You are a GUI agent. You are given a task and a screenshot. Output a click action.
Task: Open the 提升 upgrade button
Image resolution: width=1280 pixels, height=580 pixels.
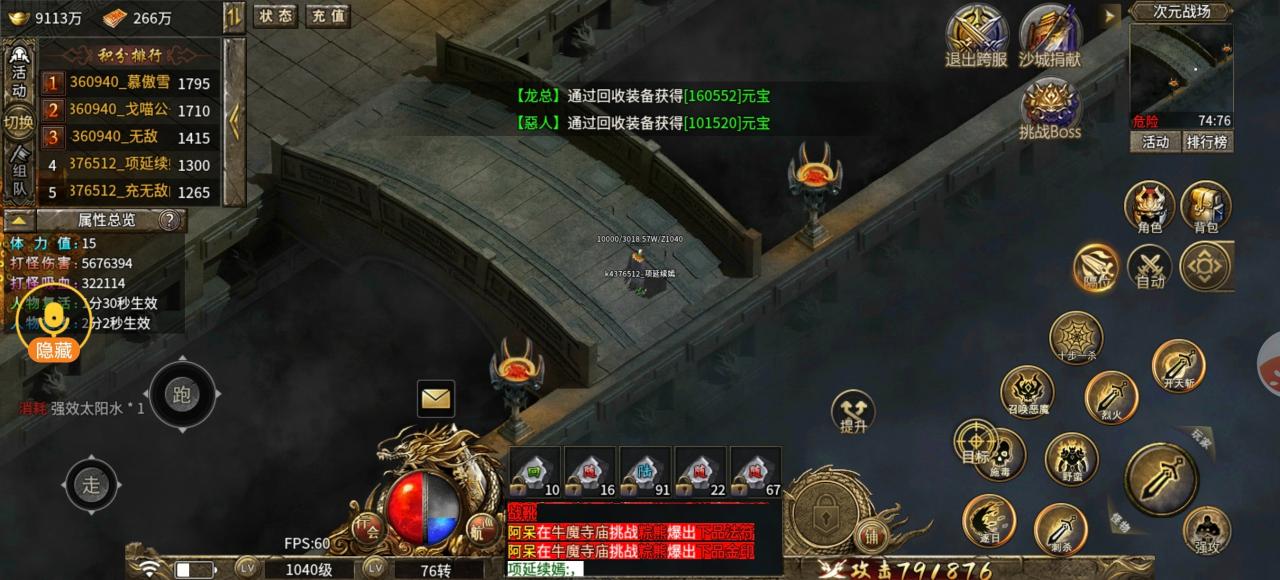pos(853,411)
